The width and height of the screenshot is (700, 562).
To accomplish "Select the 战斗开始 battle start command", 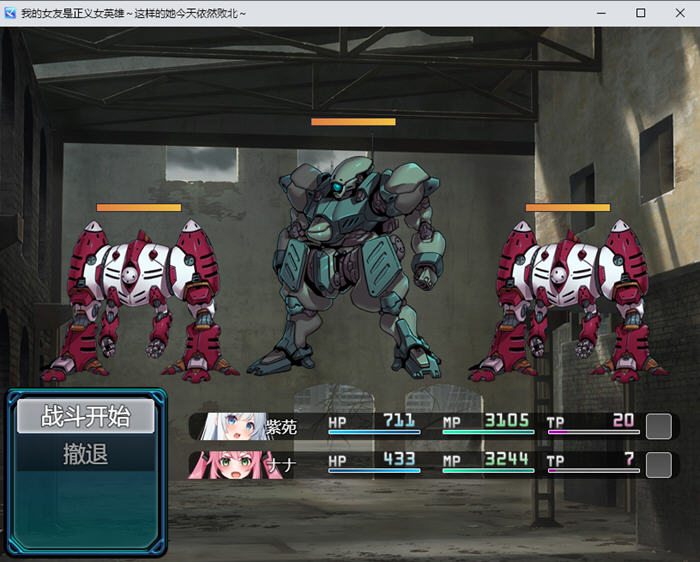I will click(85, 416).
